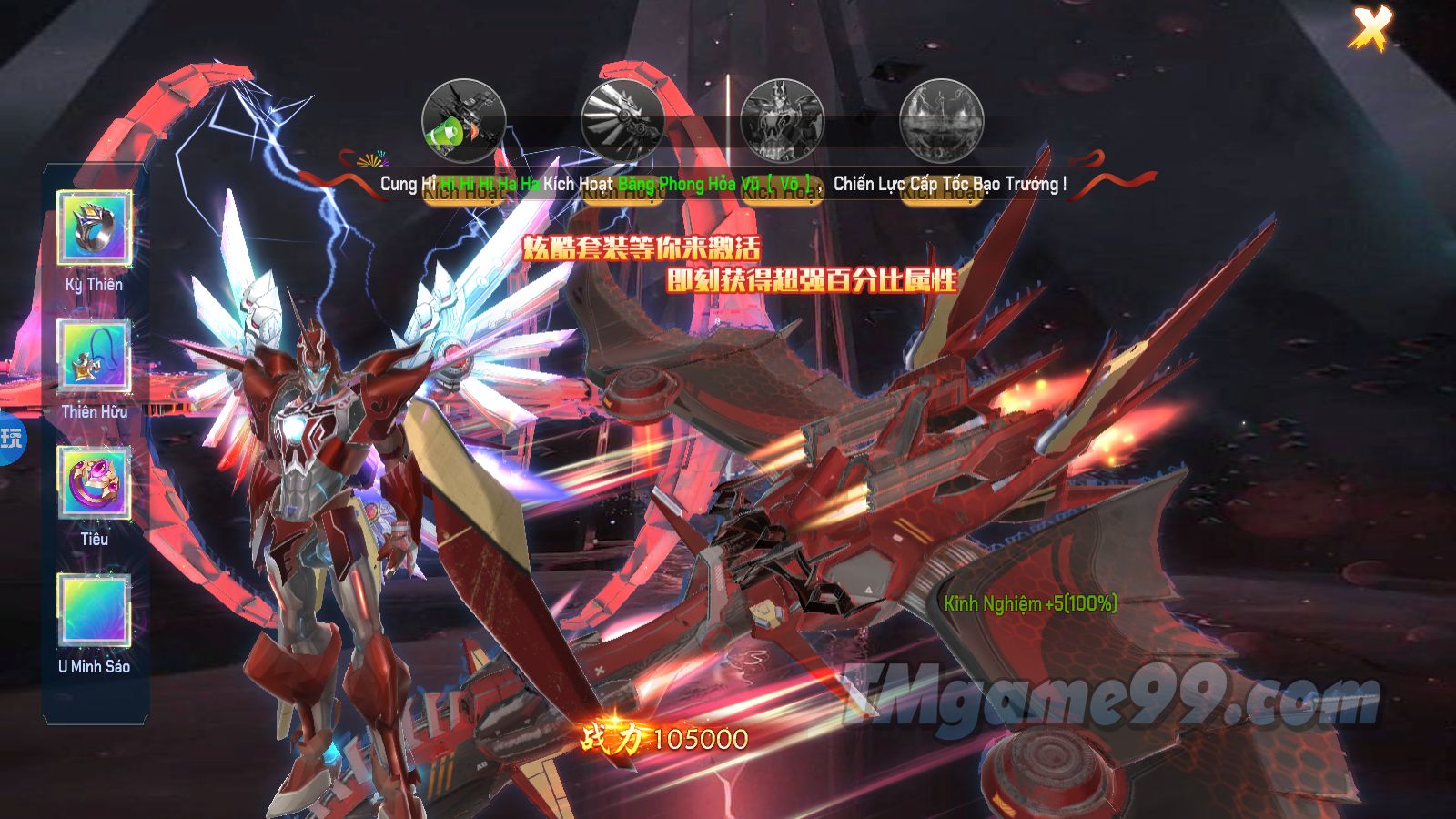Open the U Minh Sáo slot
Screen dimensions: 1456x819
pyautogui.click(x=95, y=610)
